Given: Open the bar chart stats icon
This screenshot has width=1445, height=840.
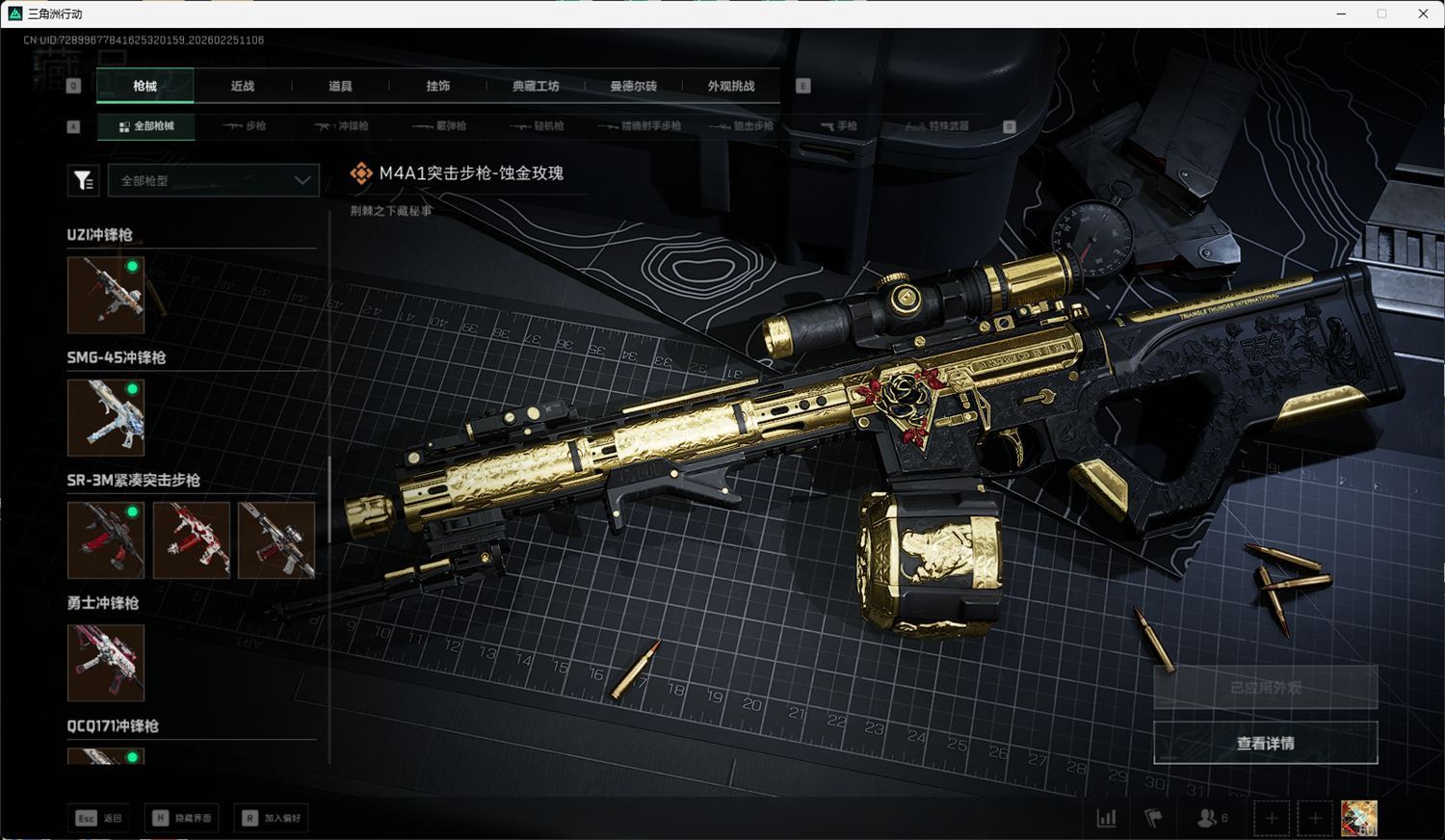Looking at the screenshot, I should pos(1107,818).
